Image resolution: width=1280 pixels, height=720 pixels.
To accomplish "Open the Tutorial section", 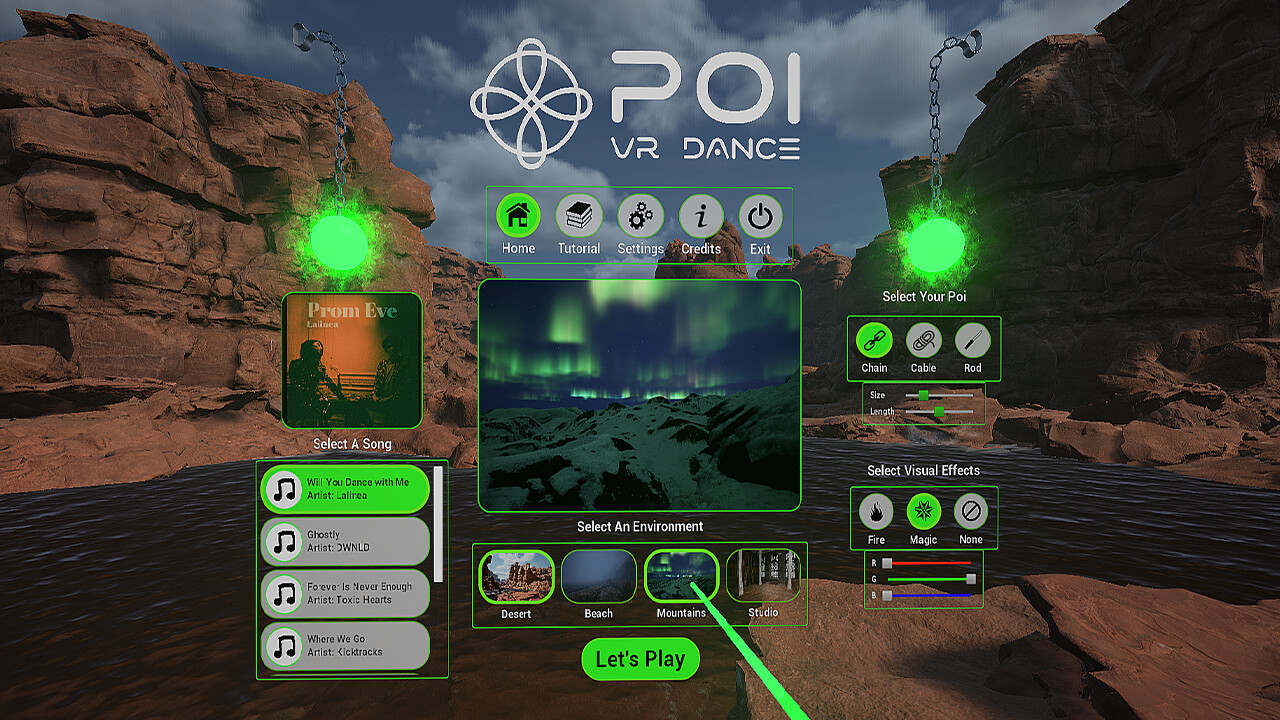I will 578,214.
